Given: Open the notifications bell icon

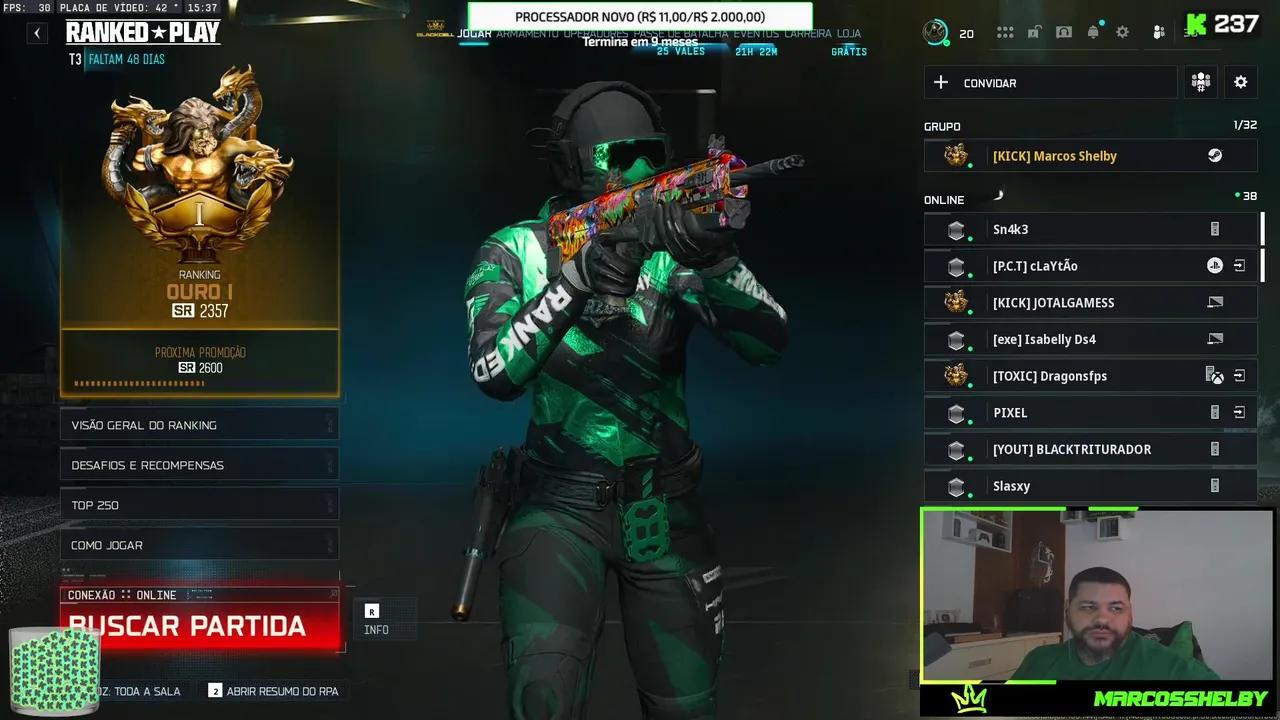Looking at the screenshot, I should [1093, 31].
